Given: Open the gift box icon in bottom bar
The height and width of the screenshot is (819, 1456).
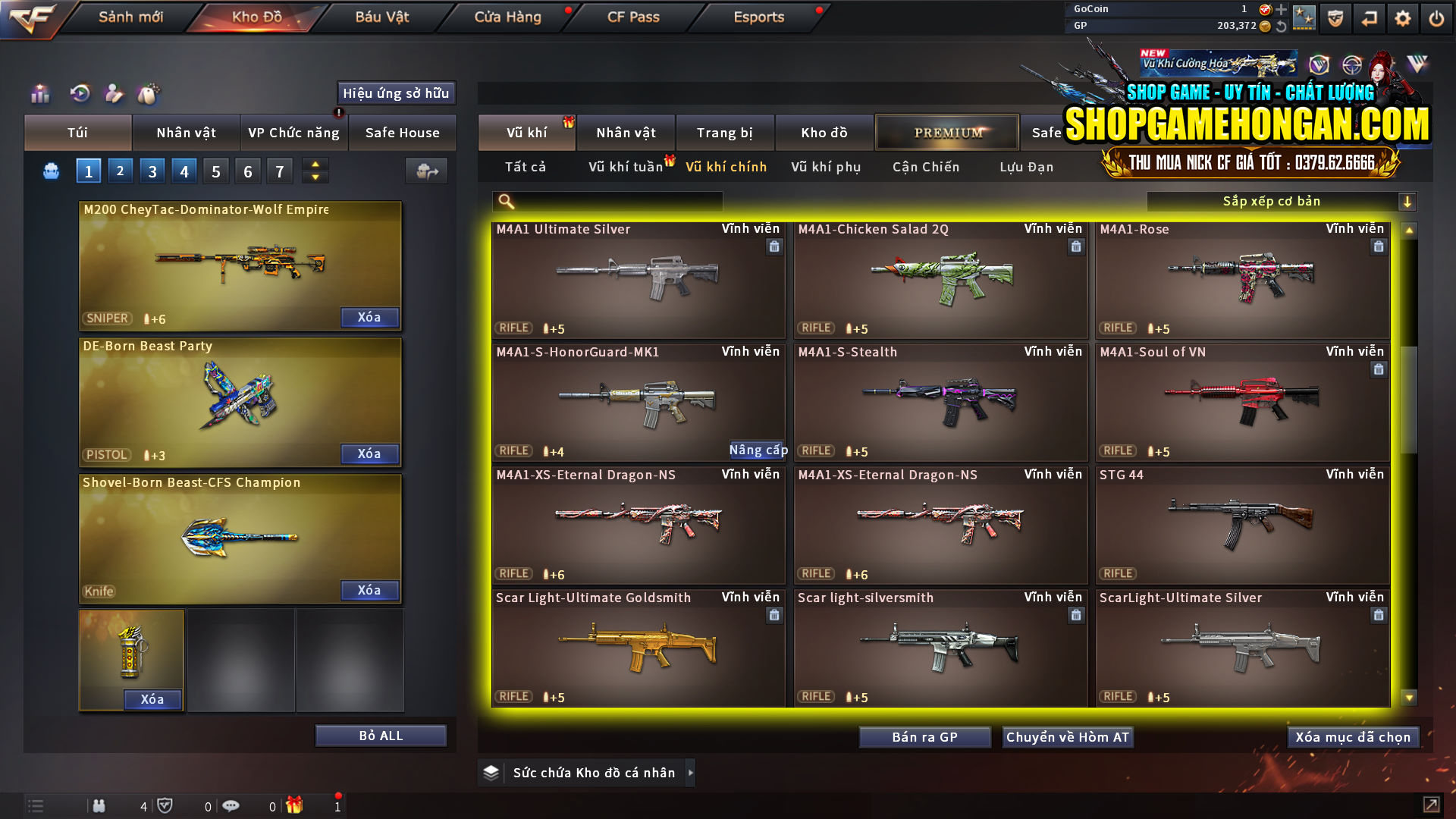Looking at the screenshot, I should tap(296, 806).
